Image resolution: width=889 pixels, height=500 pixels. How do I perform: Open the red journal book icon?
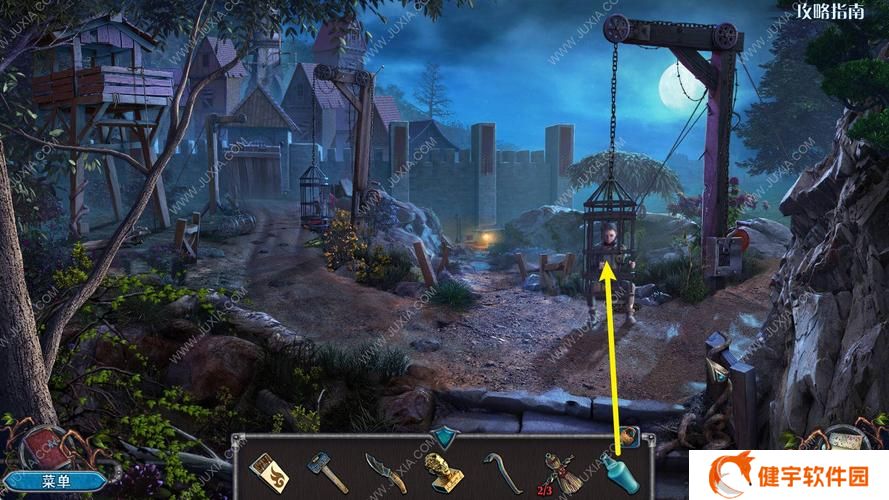46,446
